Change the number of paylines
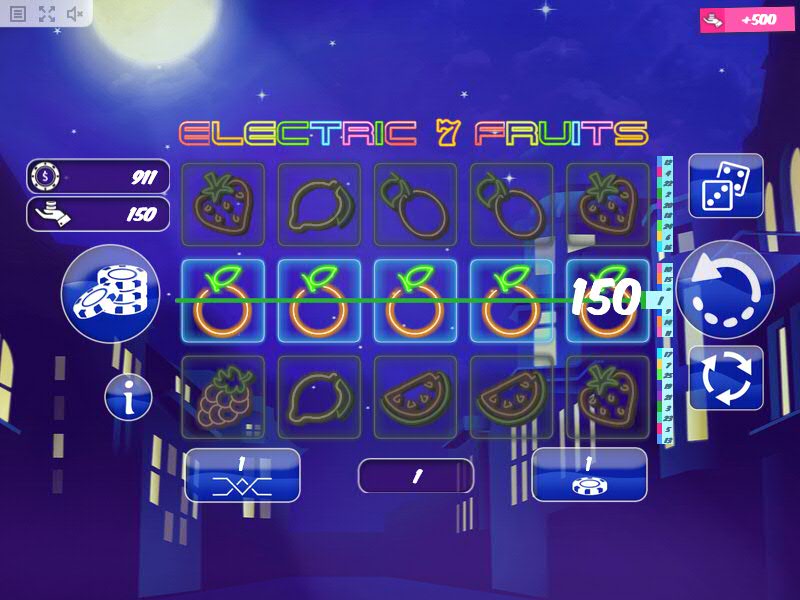Screen dimensions: 800x600 click(242, 475)
